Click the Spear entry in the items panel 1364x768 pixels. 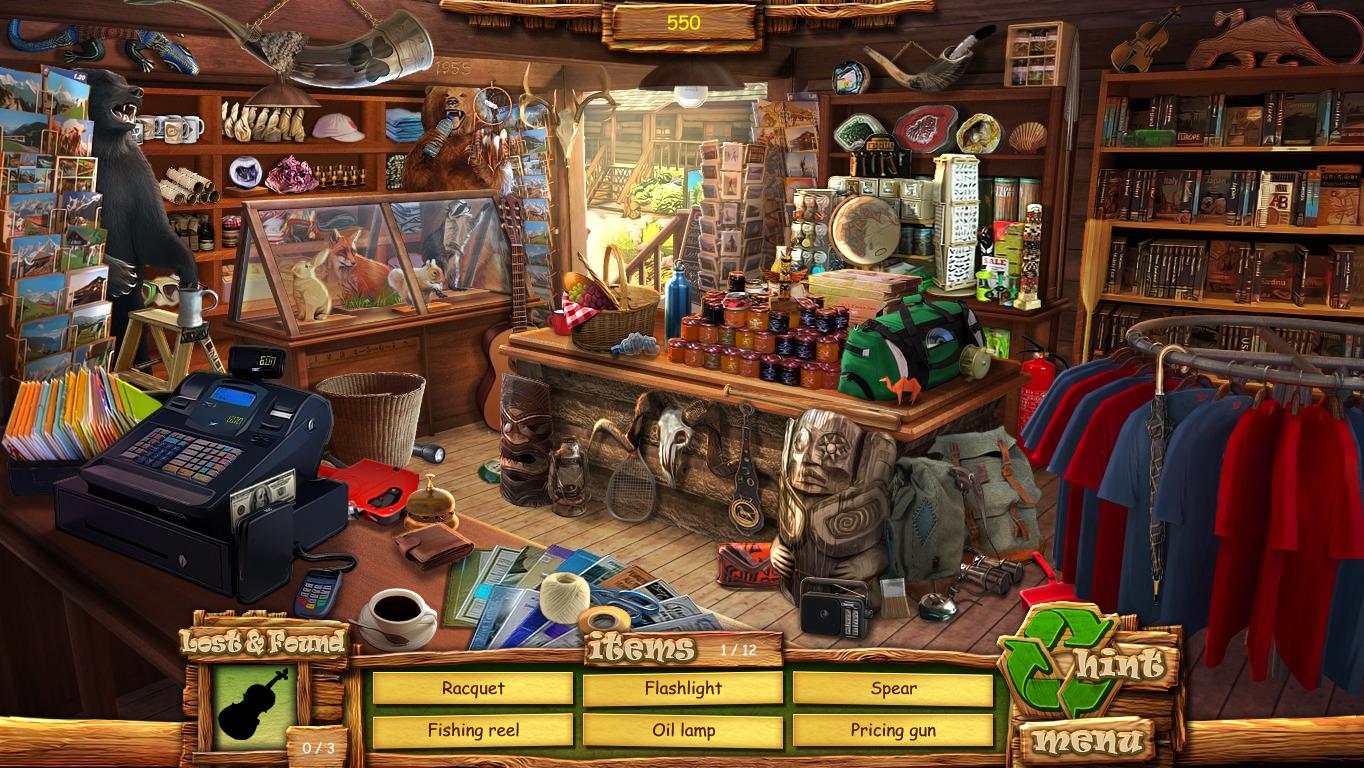click(895, 688)
